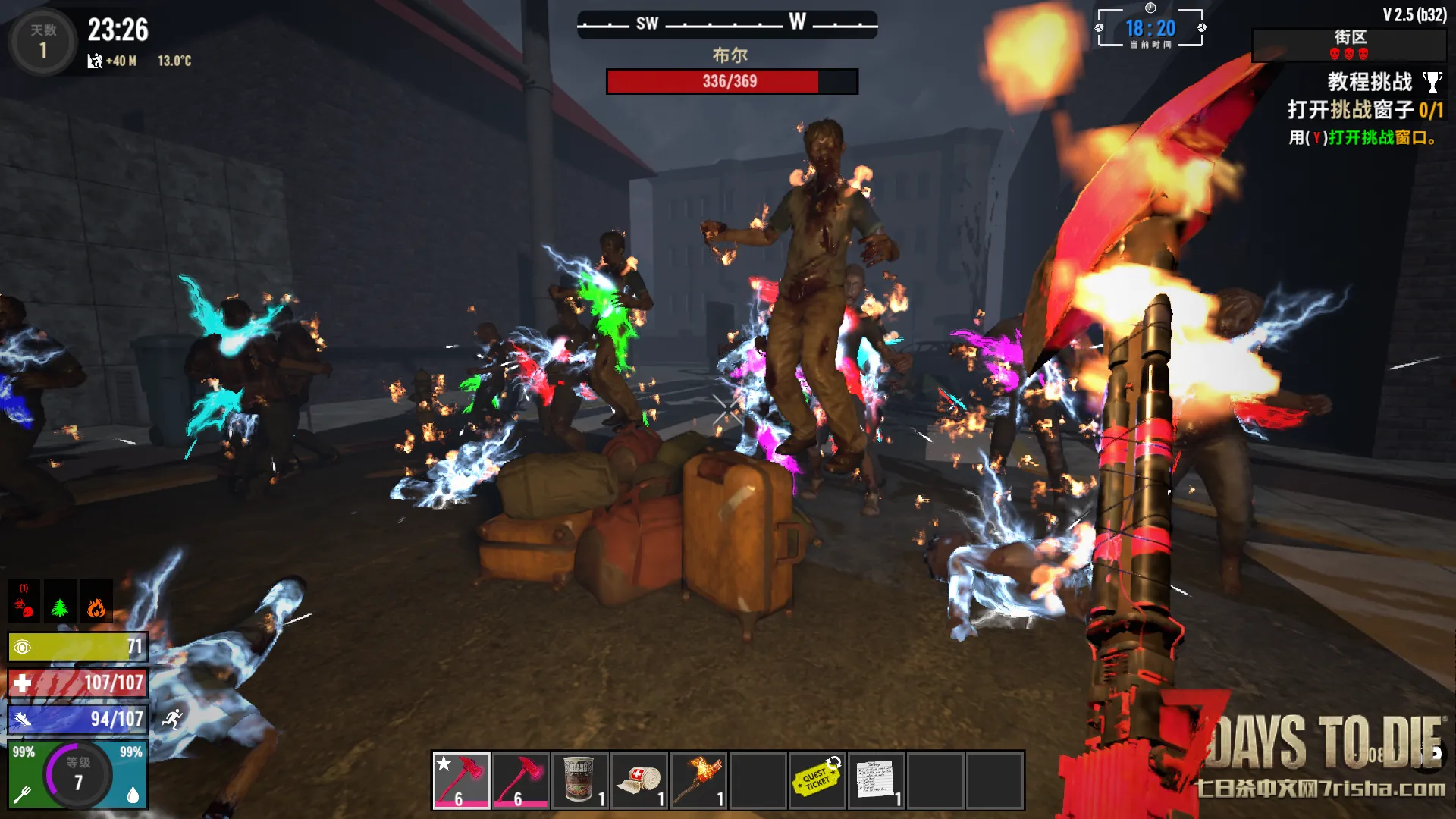This screenshot has width=1456, height=819.
Task: Select the starred red axe hotbar slot
Action: pyautogui.click(x=461, y=780)
